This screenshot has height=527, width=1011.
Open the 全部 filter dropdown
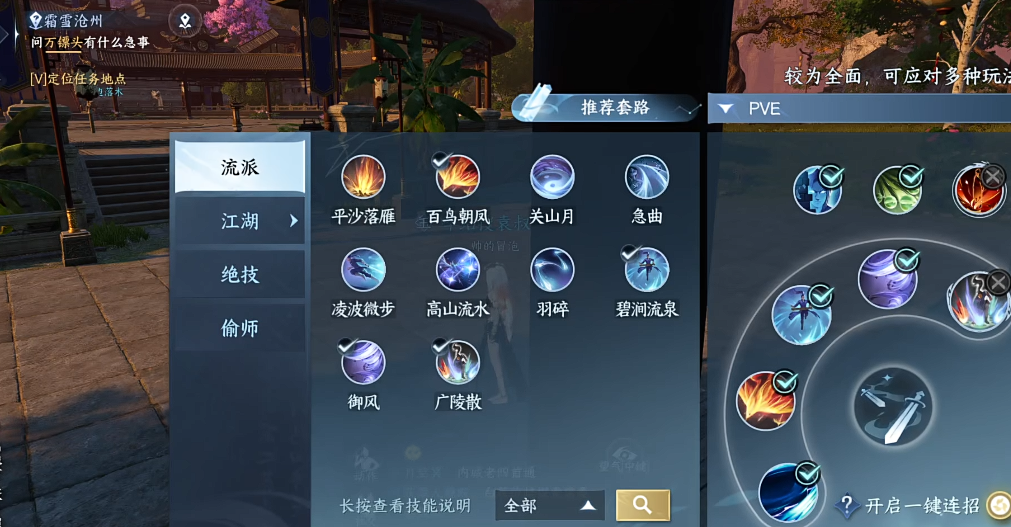550,506
